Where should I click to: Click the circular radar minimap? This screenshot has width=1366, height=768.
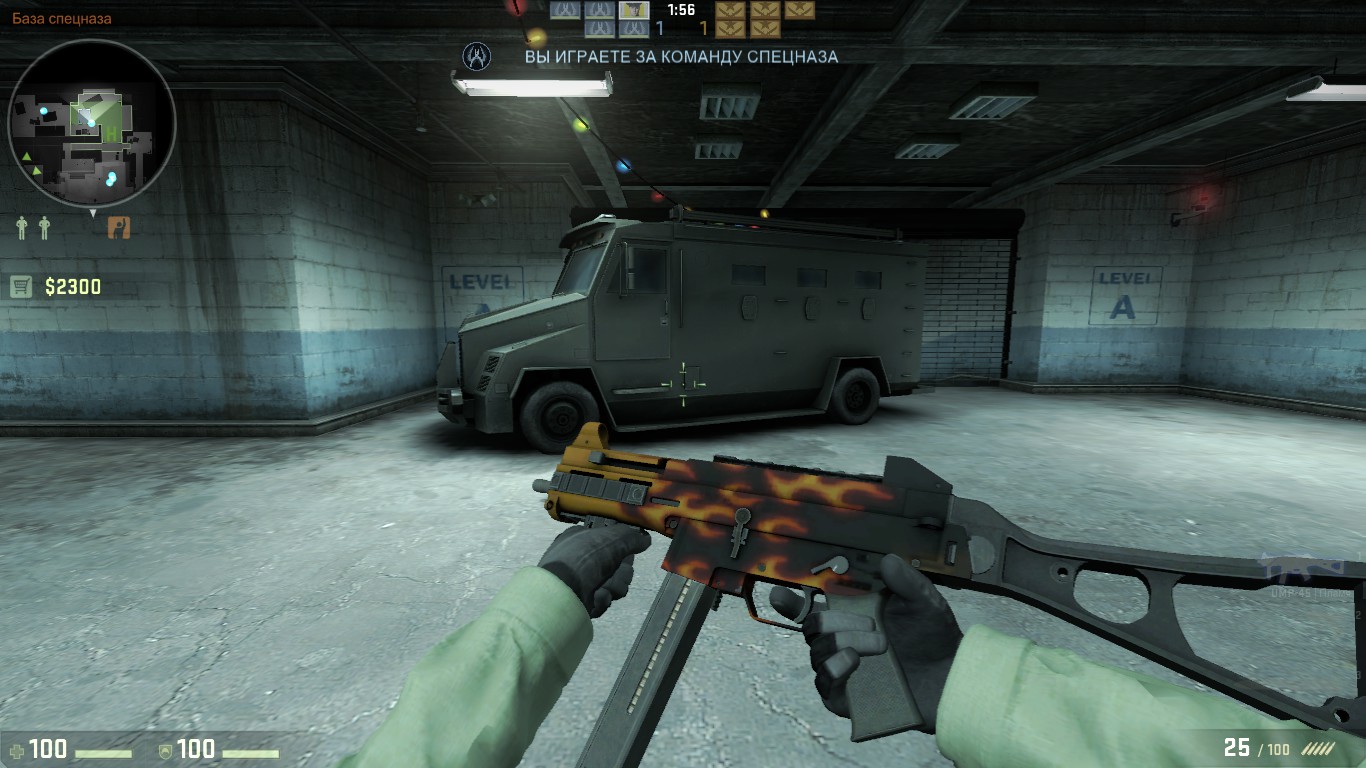(x=91, y=123)
